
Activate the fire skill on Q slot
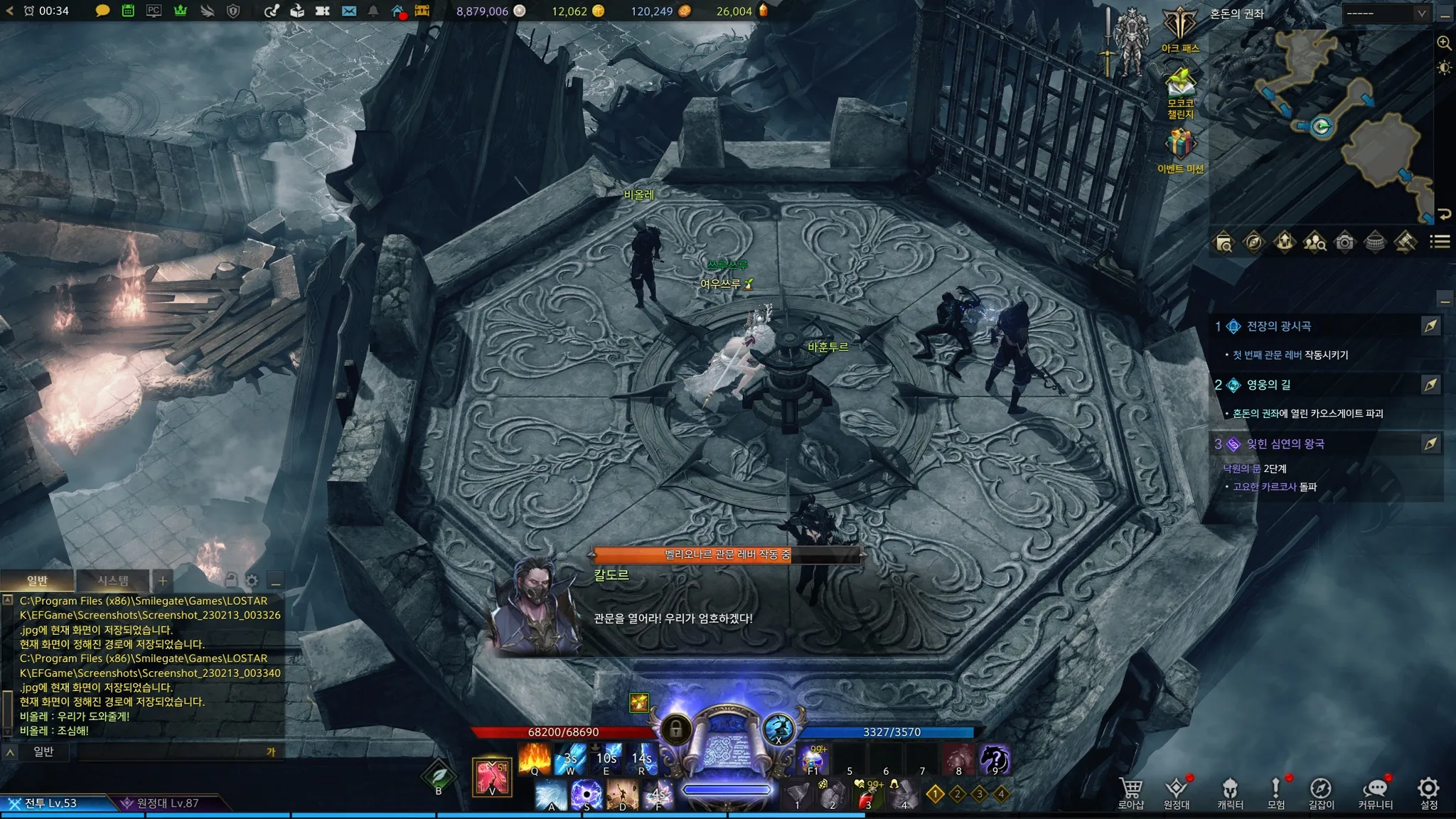coord(535,759)
